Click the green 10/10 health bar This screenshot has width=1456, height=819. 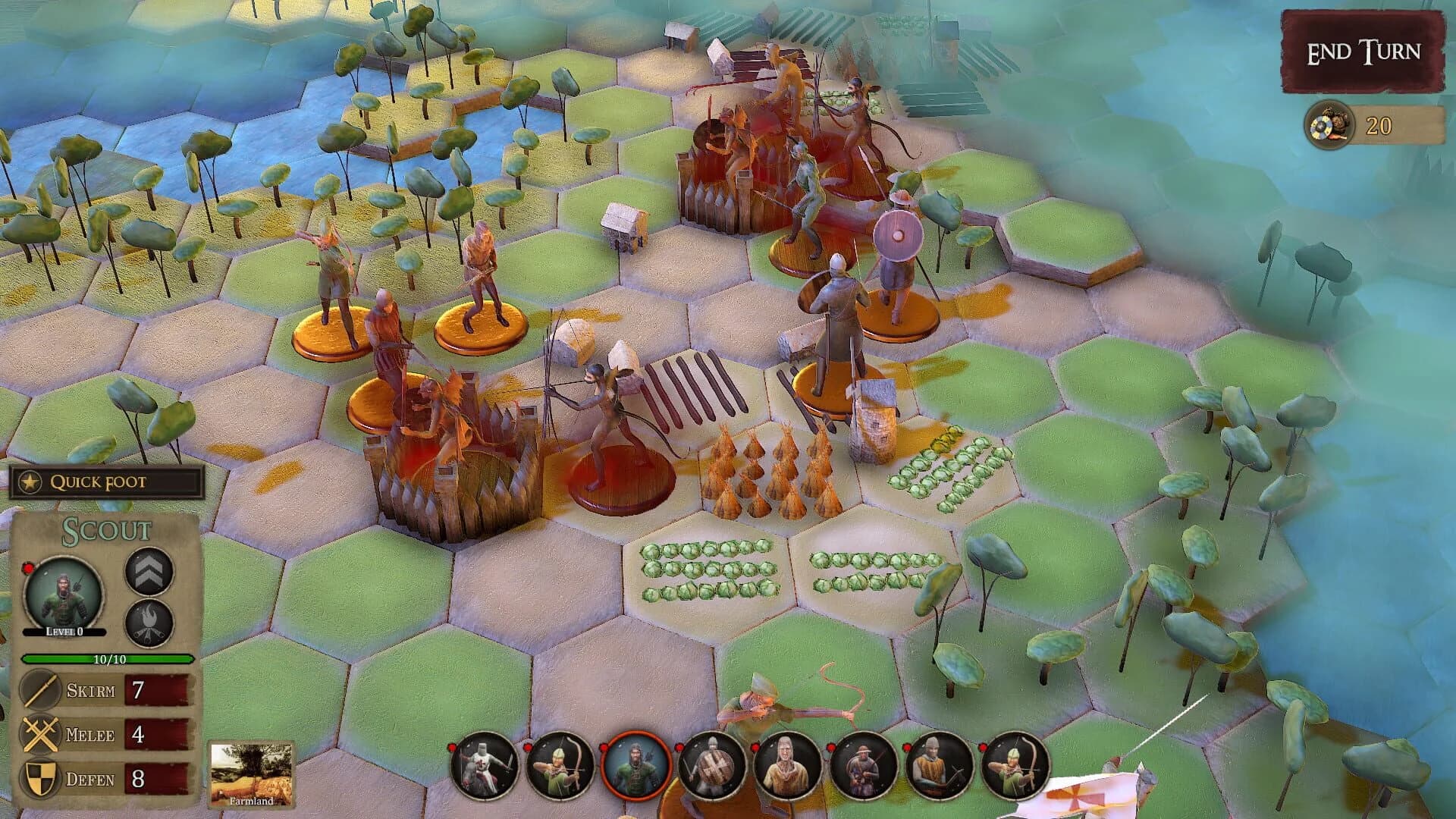tap(106, 659)
